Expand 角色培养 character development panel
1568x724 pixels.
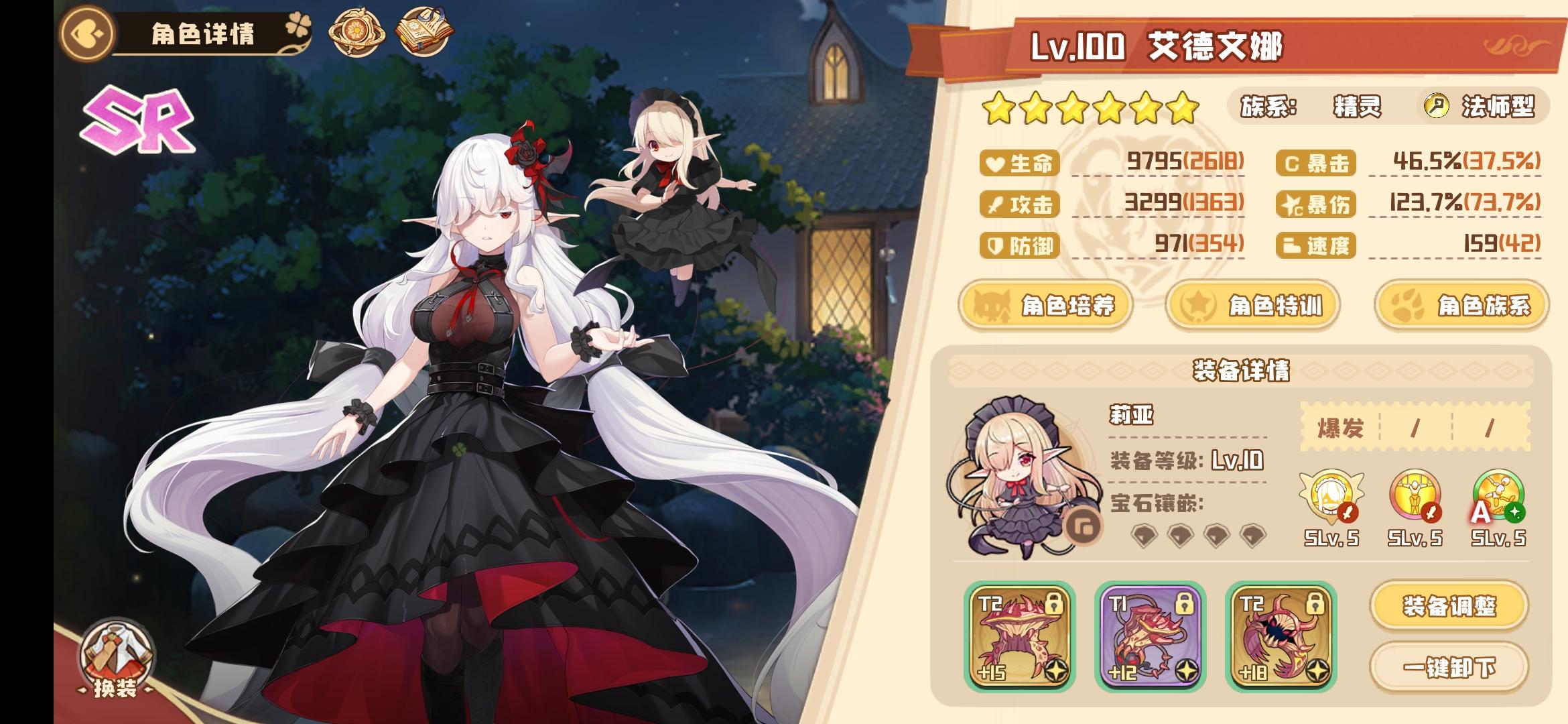pos(1049,305)
